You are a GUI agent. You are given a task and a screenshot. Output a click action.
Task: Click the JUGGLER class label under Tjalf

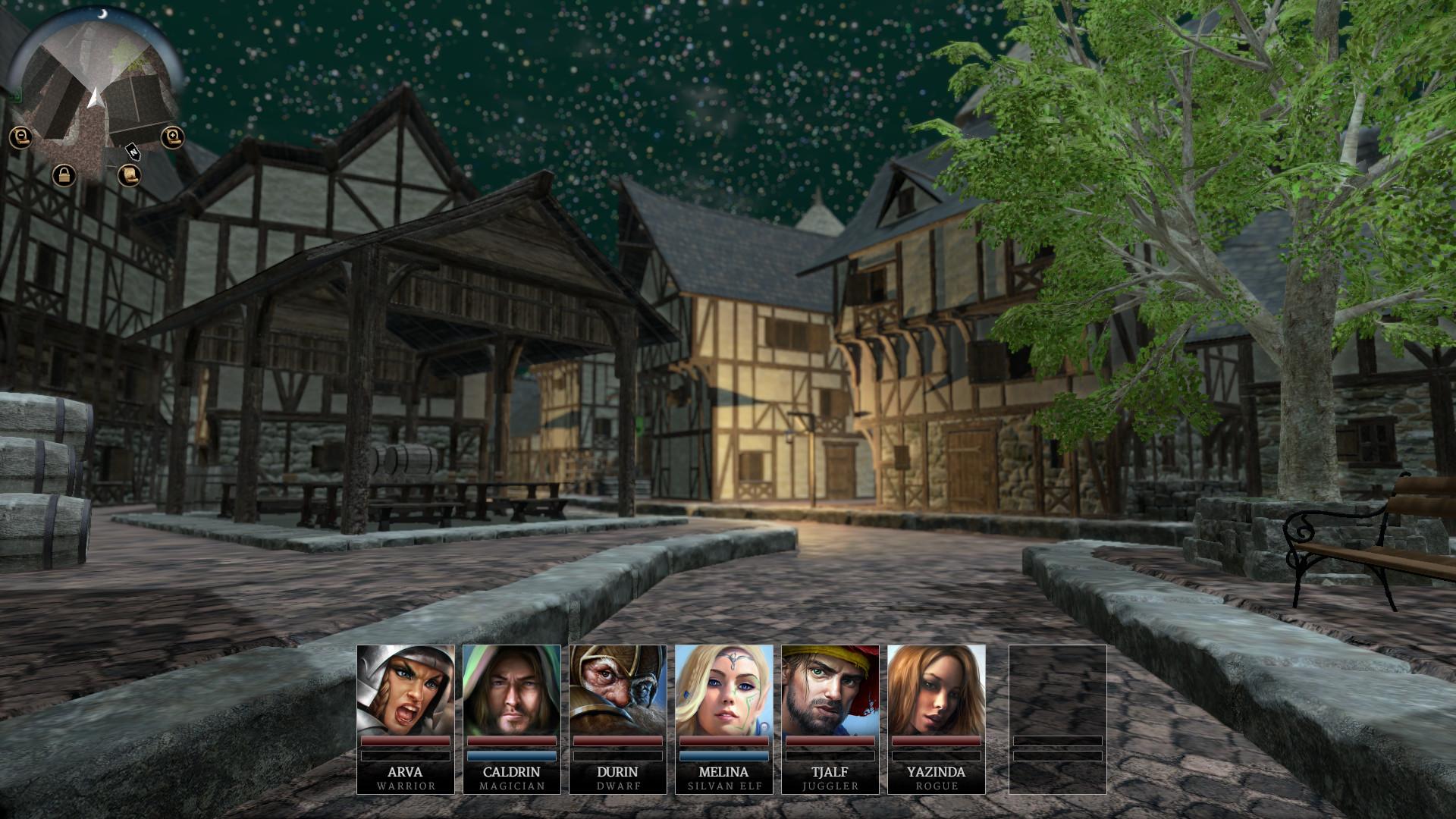pos(830,786)
